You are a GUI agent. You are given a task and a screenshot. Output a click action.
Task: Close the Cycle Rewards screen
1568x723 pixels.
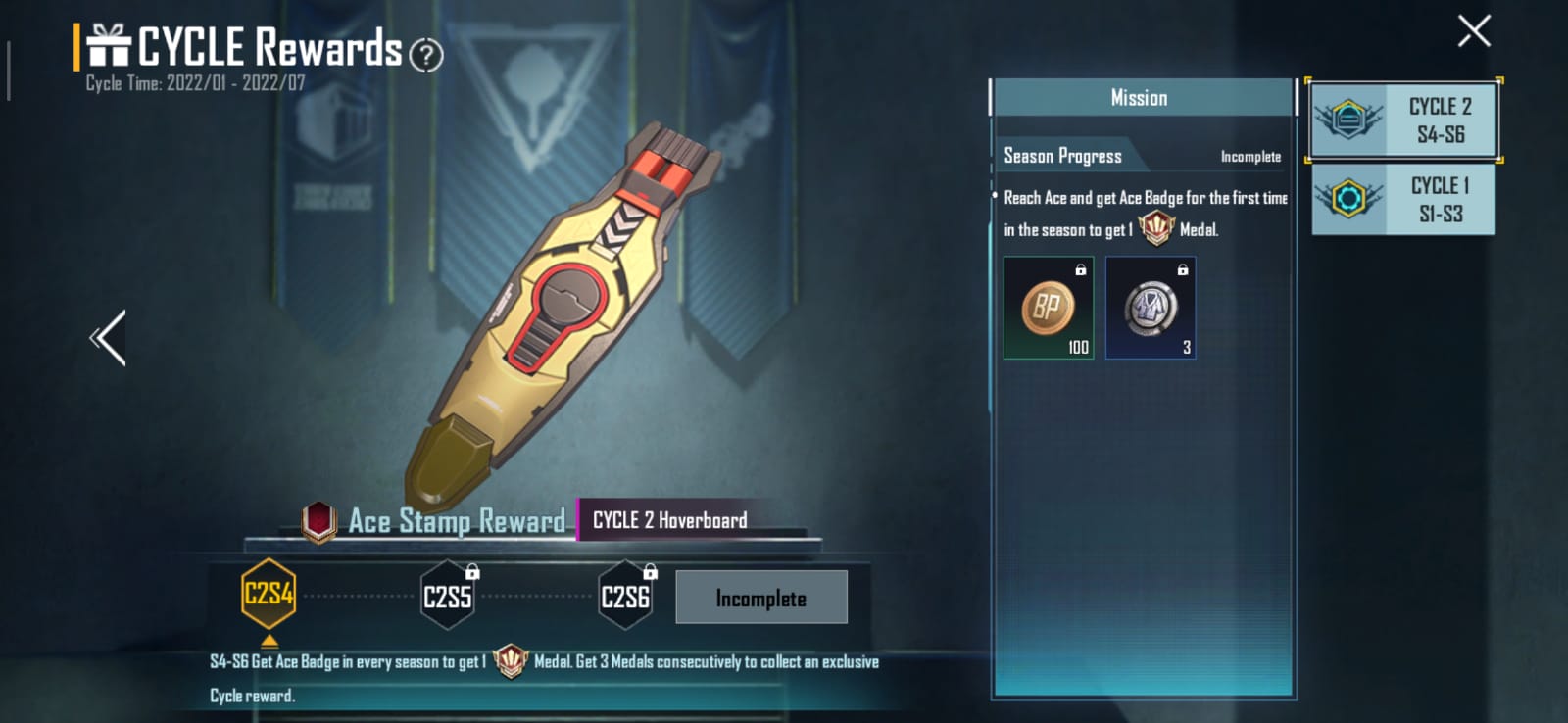pyautogui.click(x=1473, y=31)
